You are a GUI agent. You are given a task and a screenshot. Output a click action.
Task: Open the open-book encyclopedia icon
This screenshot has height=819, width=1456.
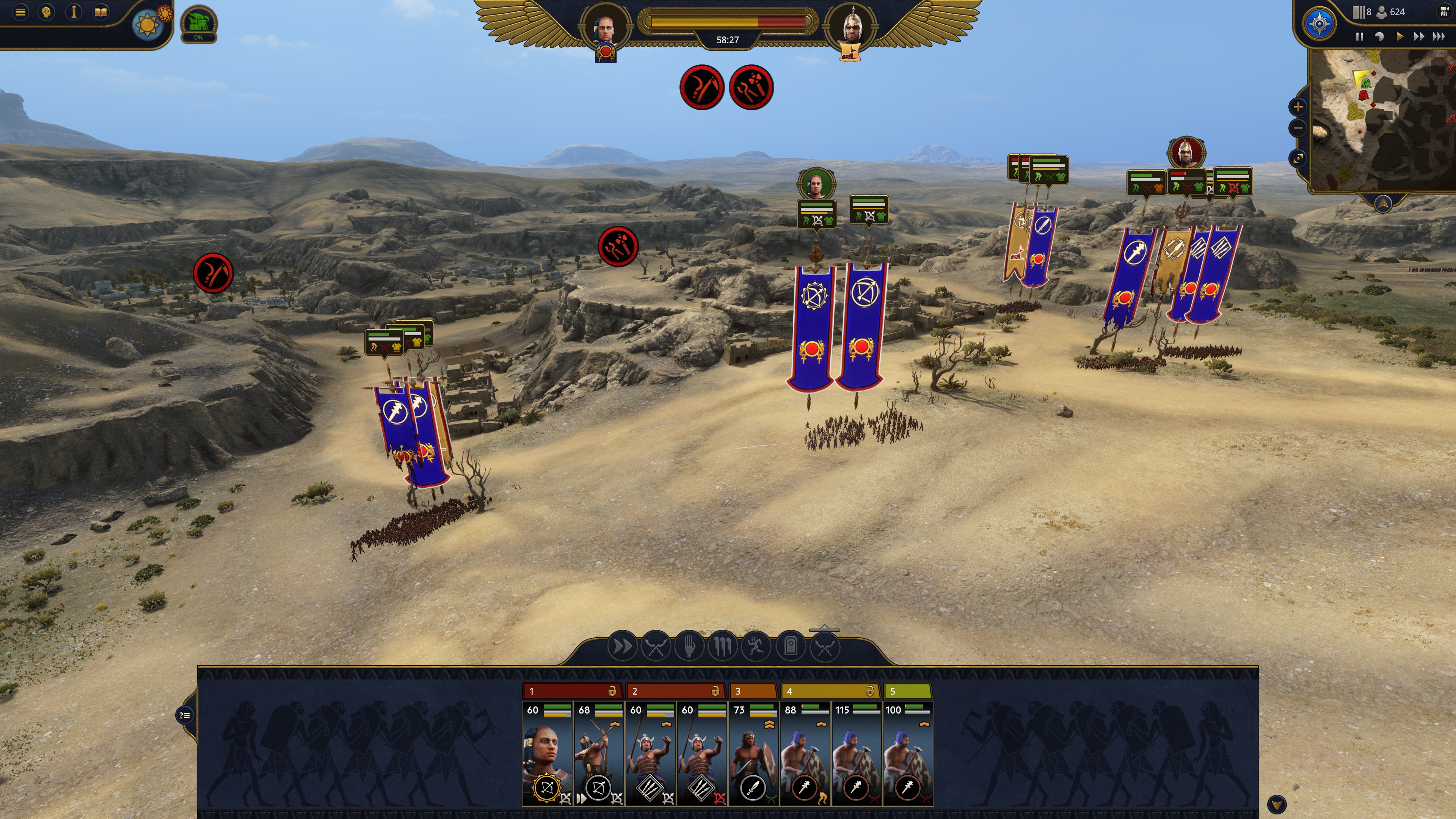click(x=100, y=12)
